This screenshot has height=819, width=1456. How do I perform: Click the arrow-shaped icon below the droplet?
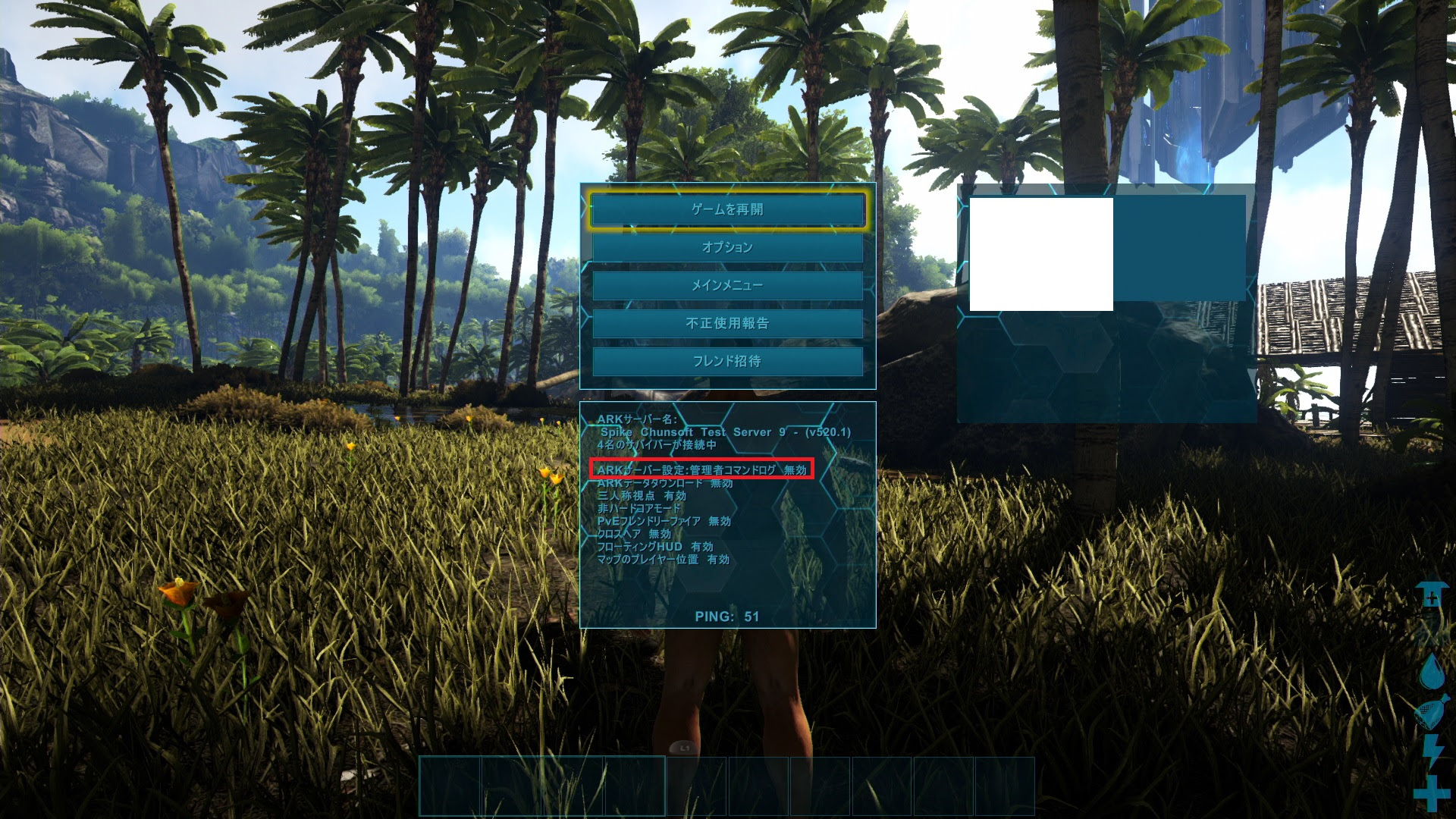pyautogui.click(x=1433, y=713)
